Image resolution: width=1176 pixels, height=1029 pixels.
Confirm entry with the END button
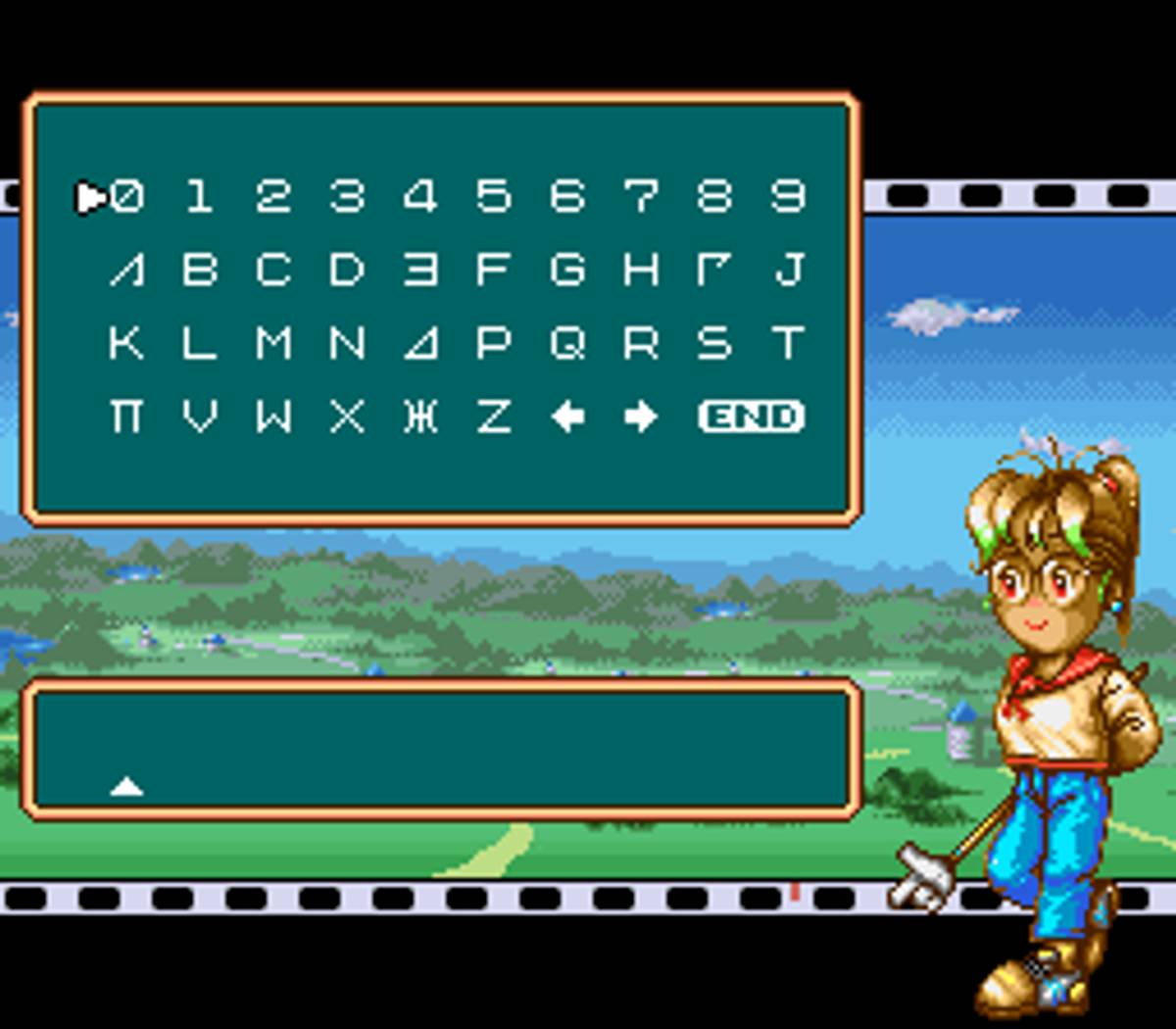[752, 417]
